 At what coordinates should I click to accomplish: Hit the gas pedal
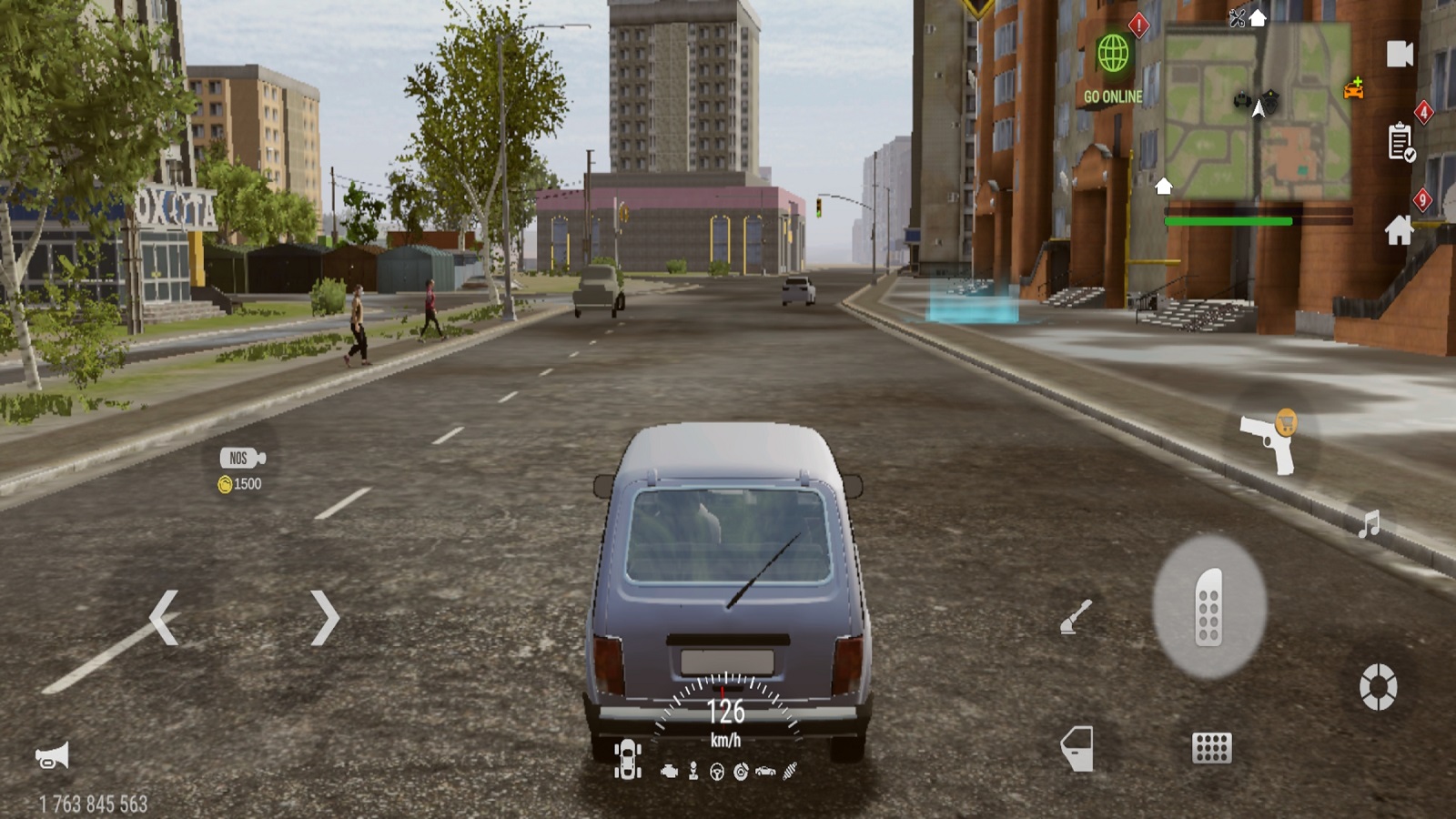[x=1208, y=607]
